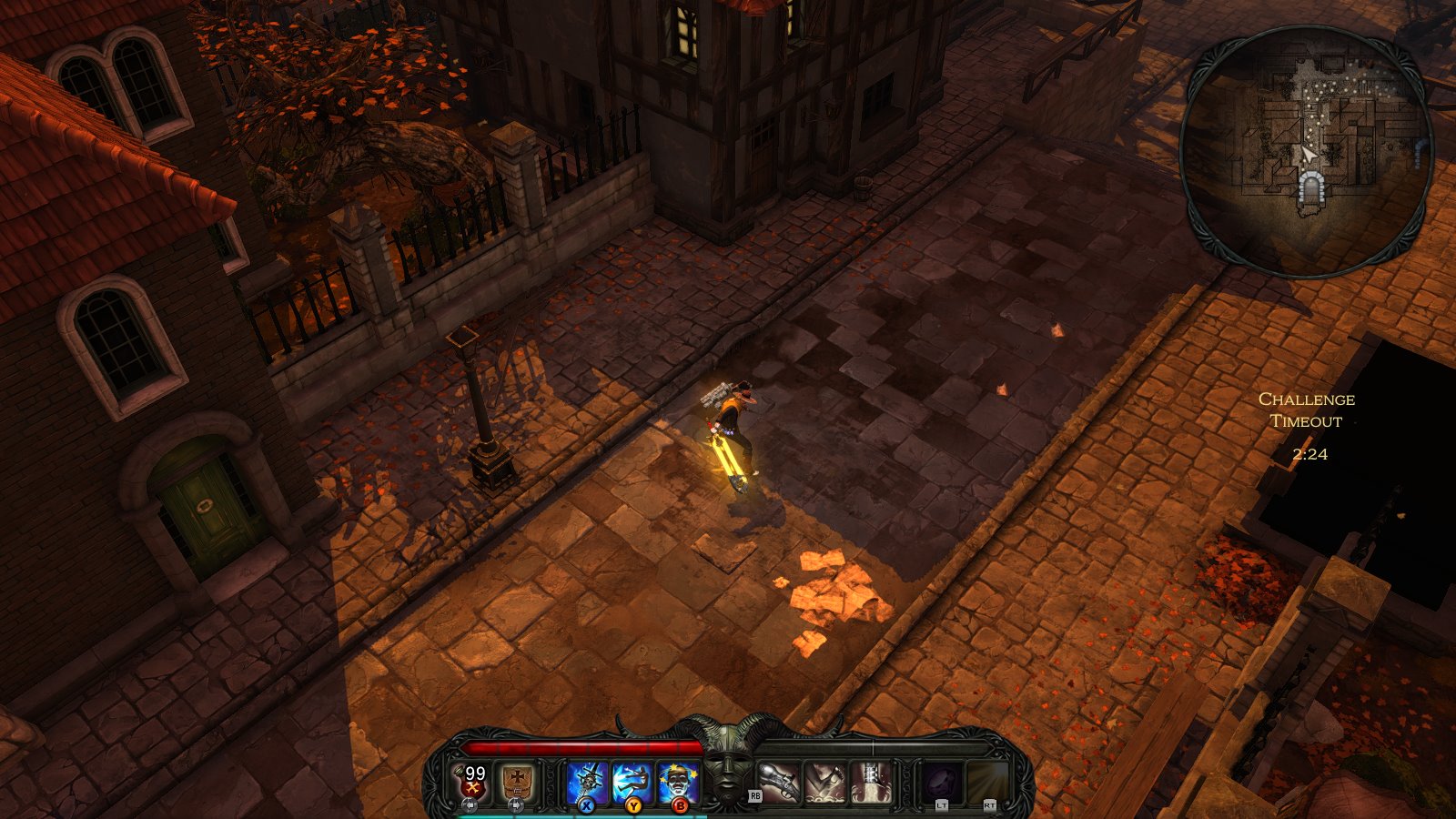Open the brown satchel with cross emblem

[517, 782]
